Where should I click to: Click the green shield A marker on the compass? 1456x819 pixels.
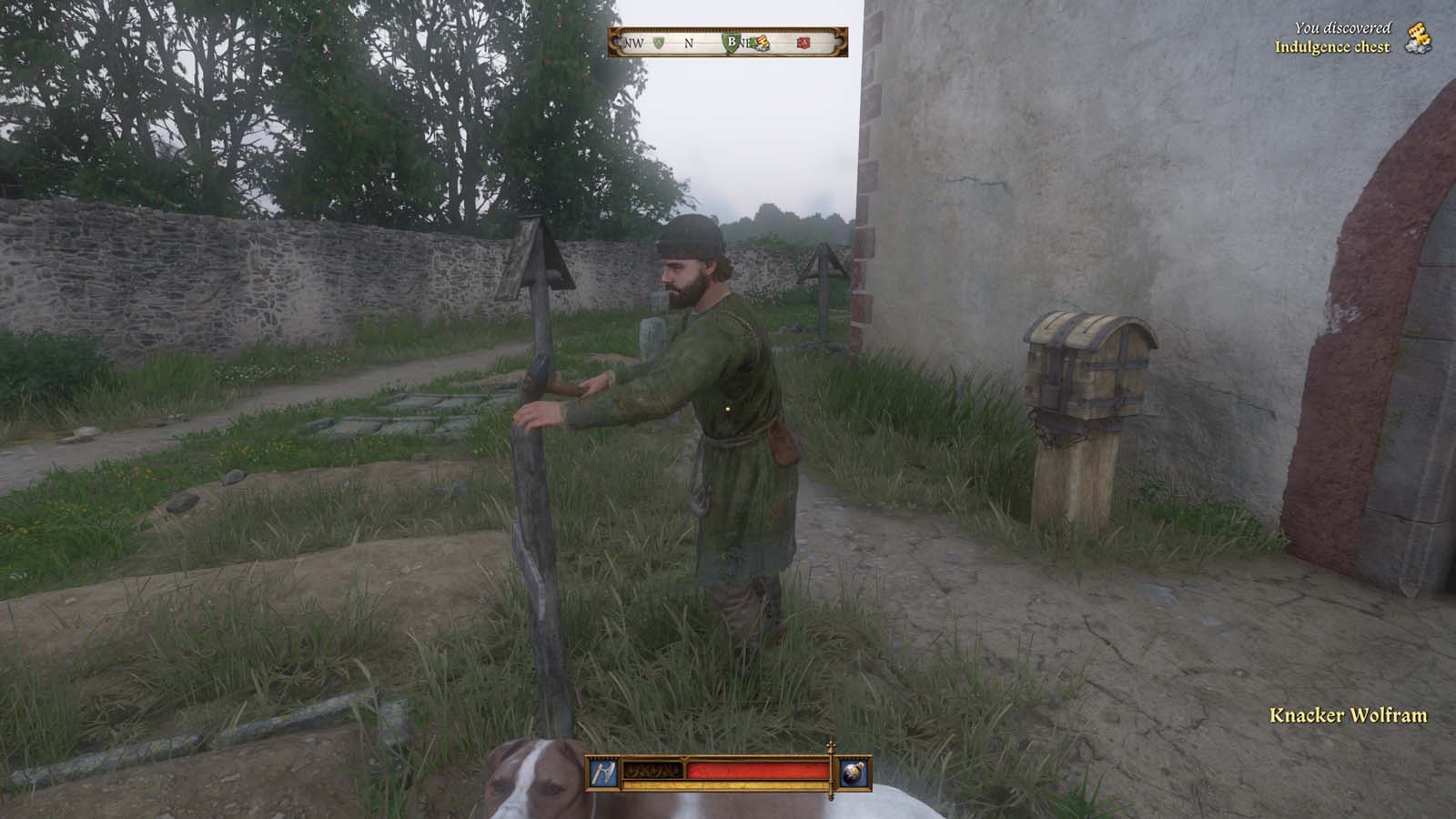[658, 43]
